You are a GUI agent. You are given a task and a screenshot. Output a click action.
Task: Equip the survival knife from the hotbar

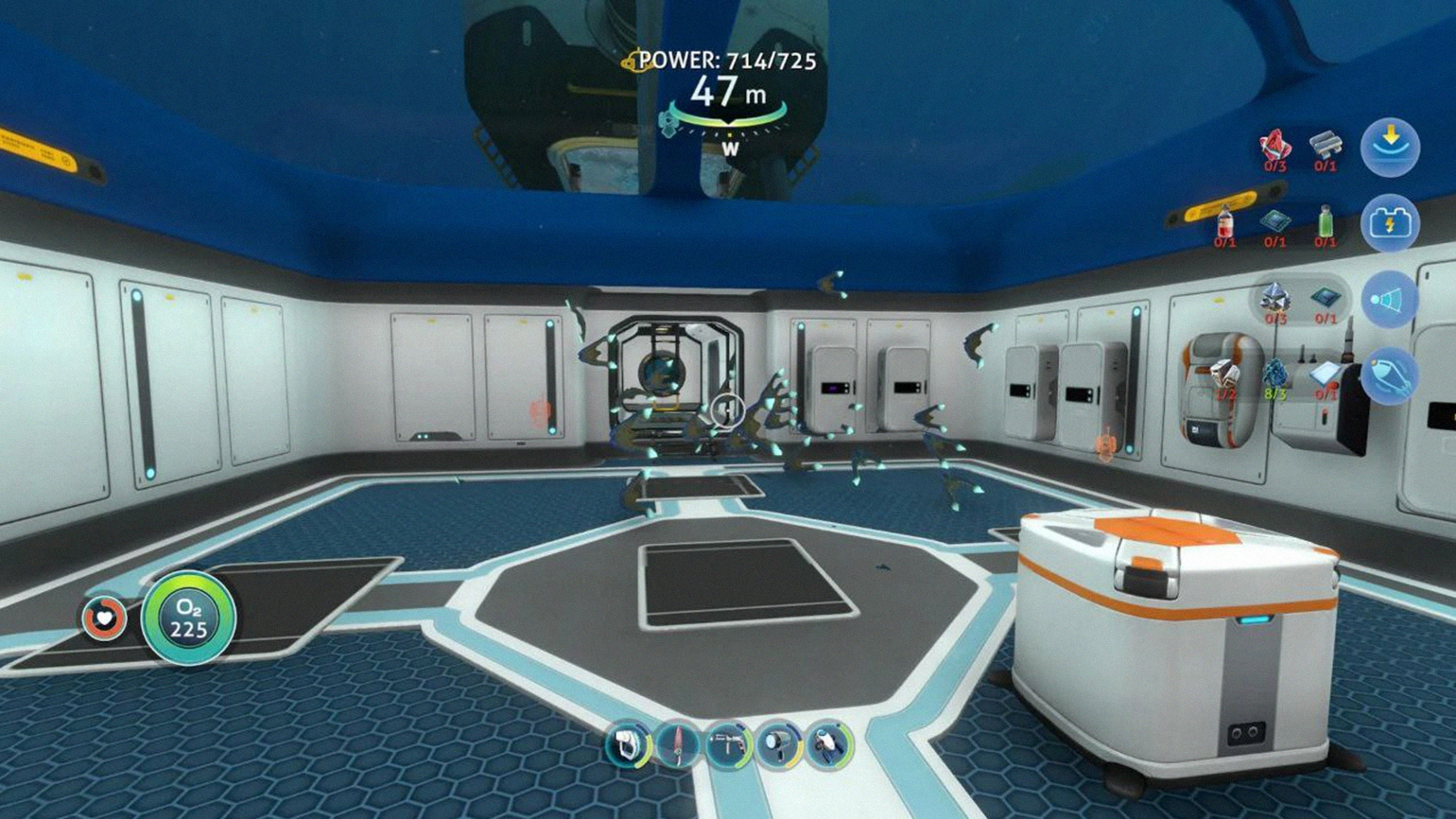[678, 744]
